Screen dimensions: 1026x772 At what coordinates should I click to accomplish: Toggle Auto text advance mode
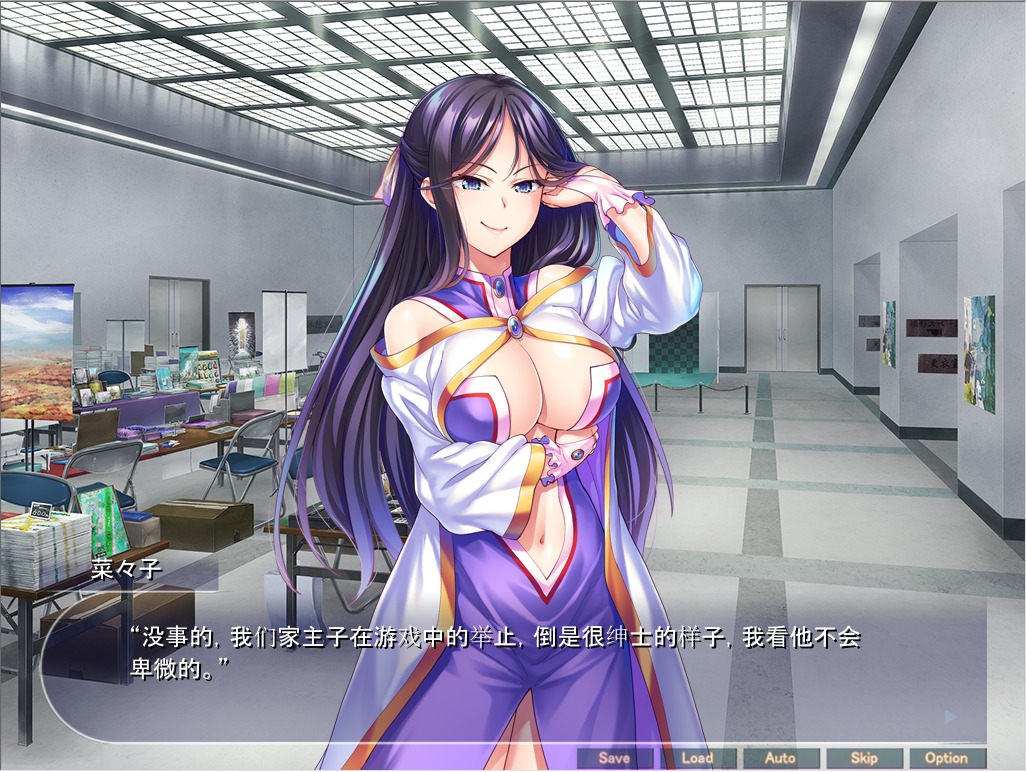point(780,758)
